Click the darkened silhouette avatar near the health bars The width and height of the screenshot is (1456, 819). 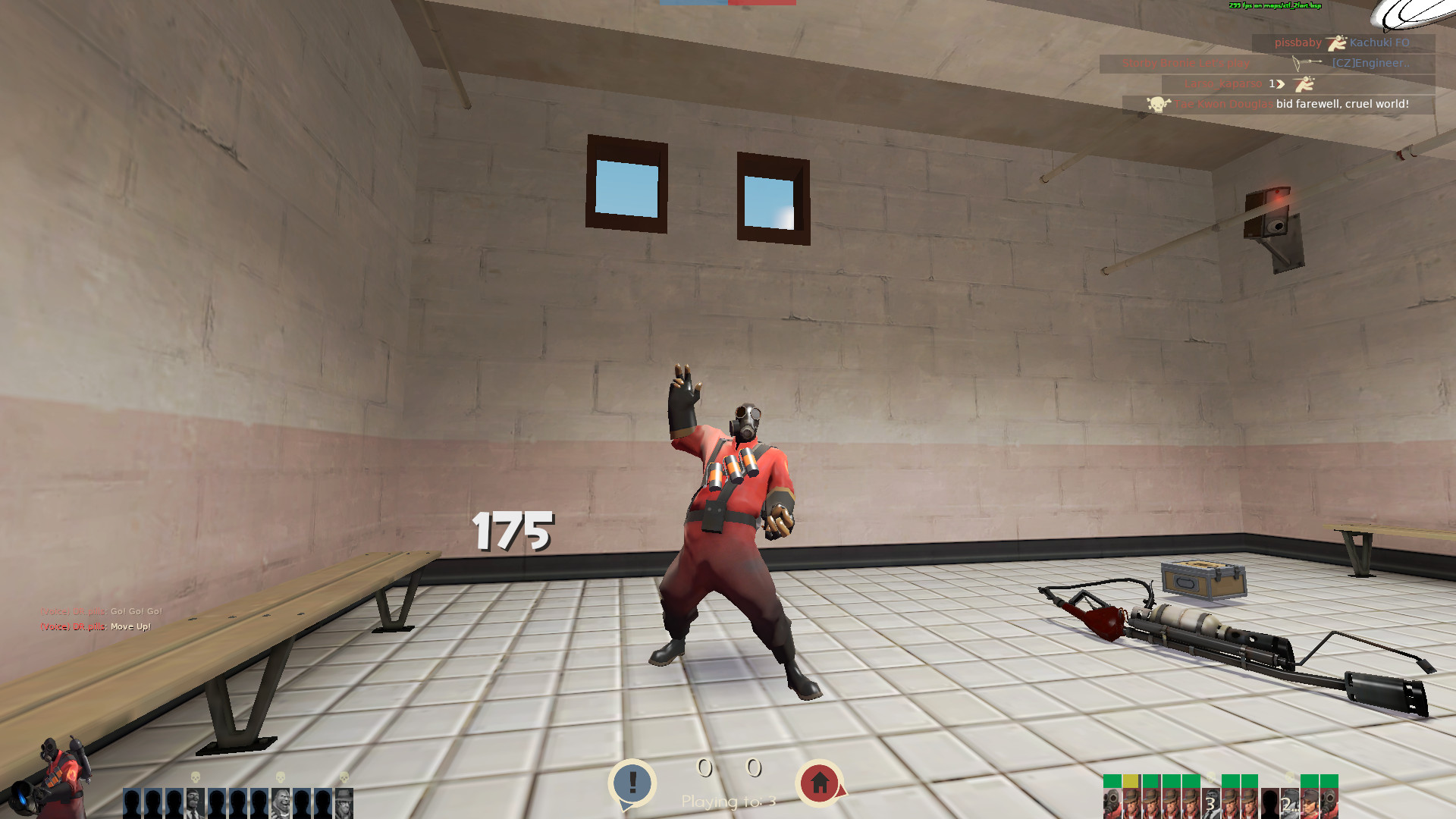1270,802
